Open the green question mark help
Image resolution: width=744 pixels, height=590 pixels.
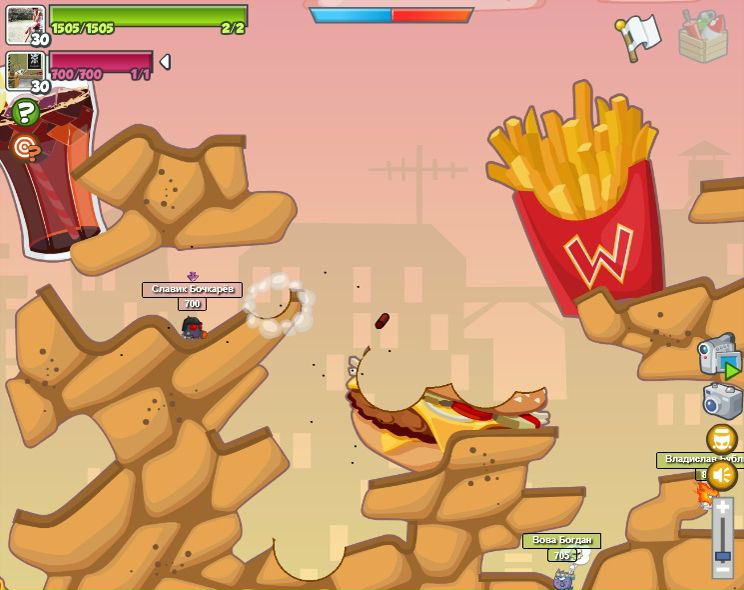25,111
